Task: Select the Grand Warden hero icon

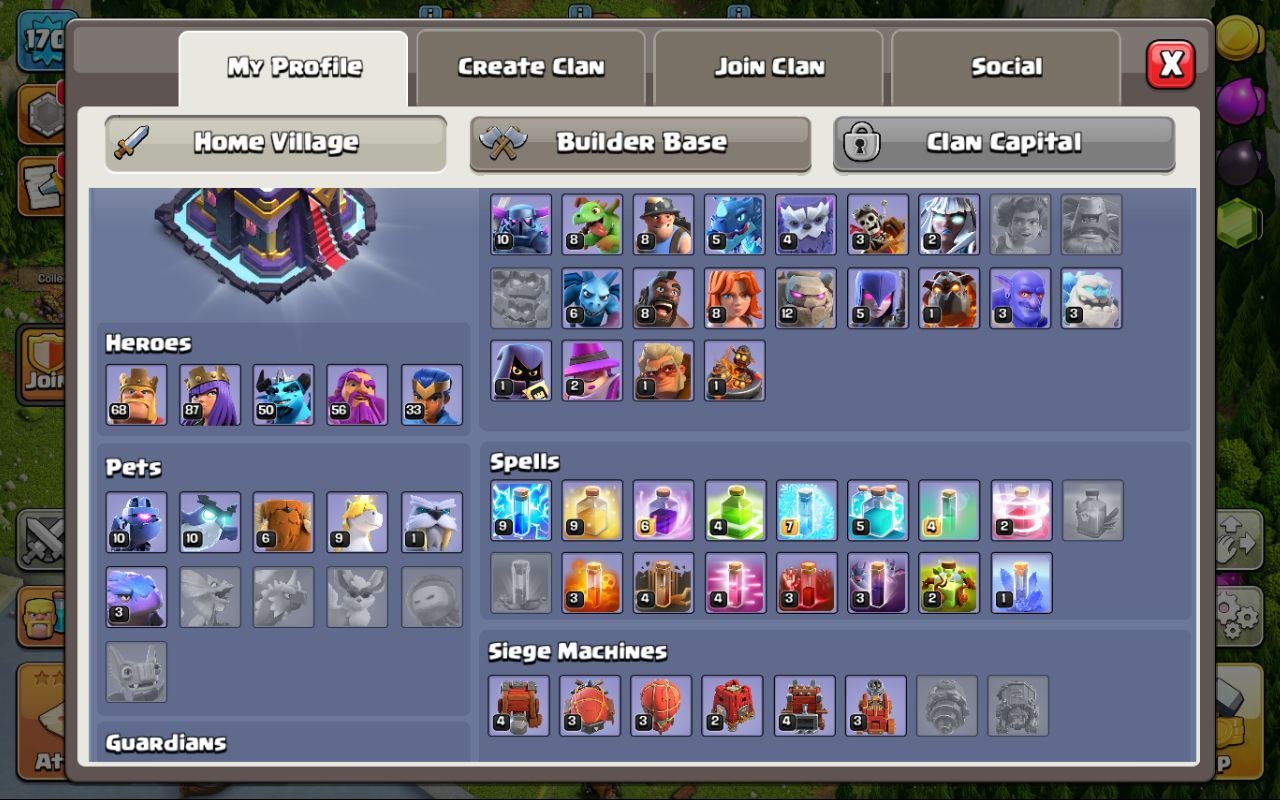Action: [357, 395]
